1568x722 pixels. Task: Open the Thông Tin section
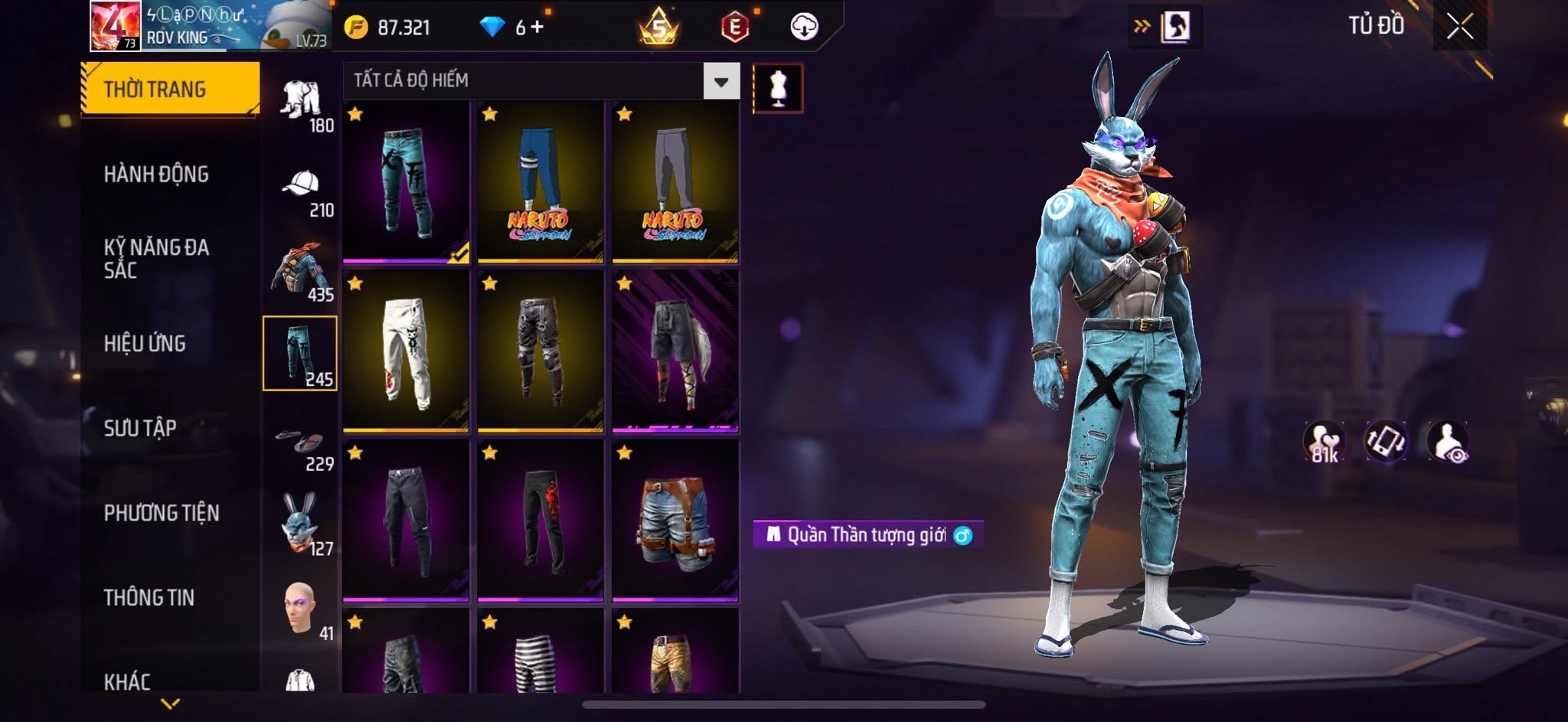(149, 597)
